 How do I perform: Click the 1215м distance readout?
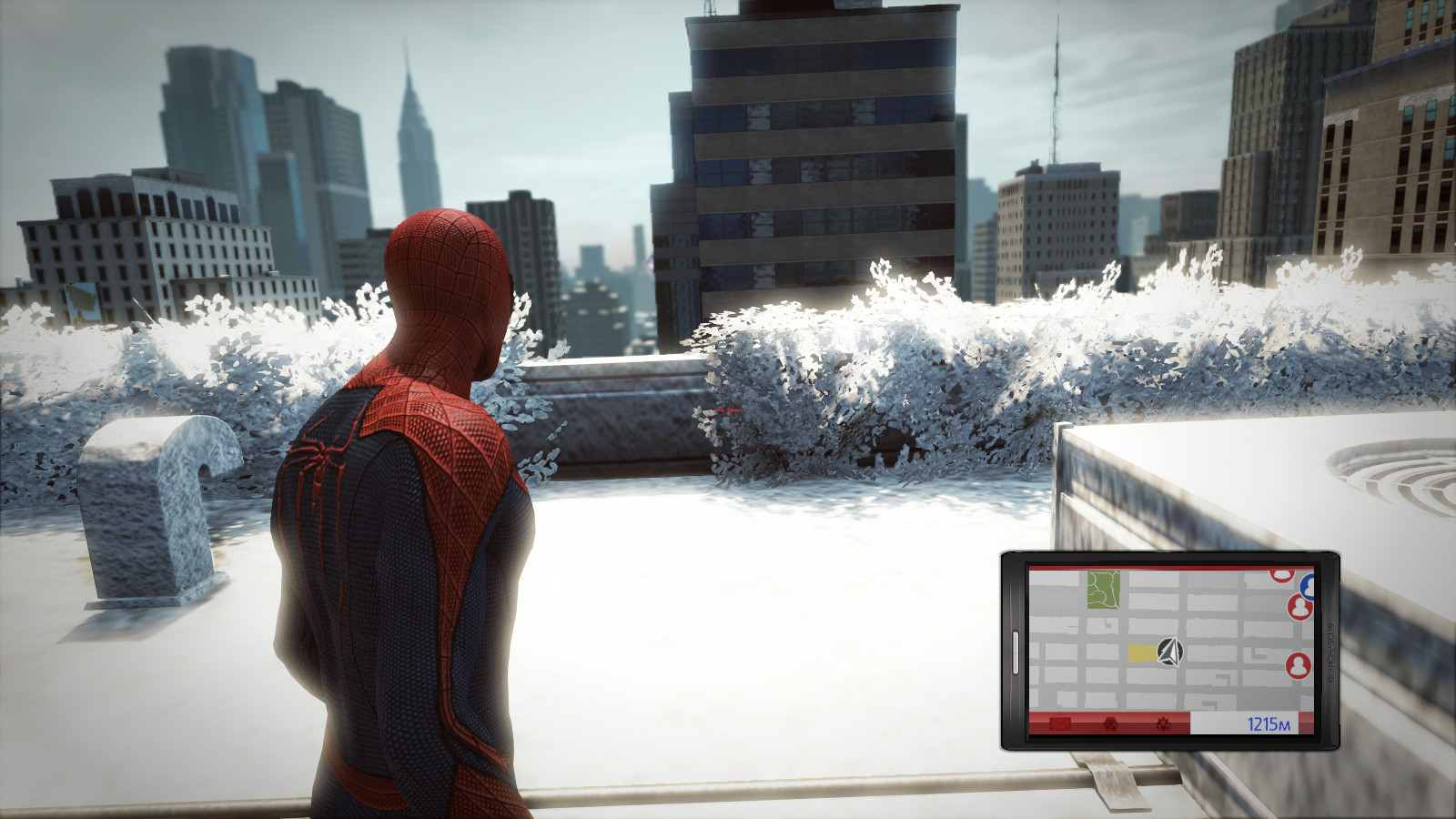(x=1269, y=724)
